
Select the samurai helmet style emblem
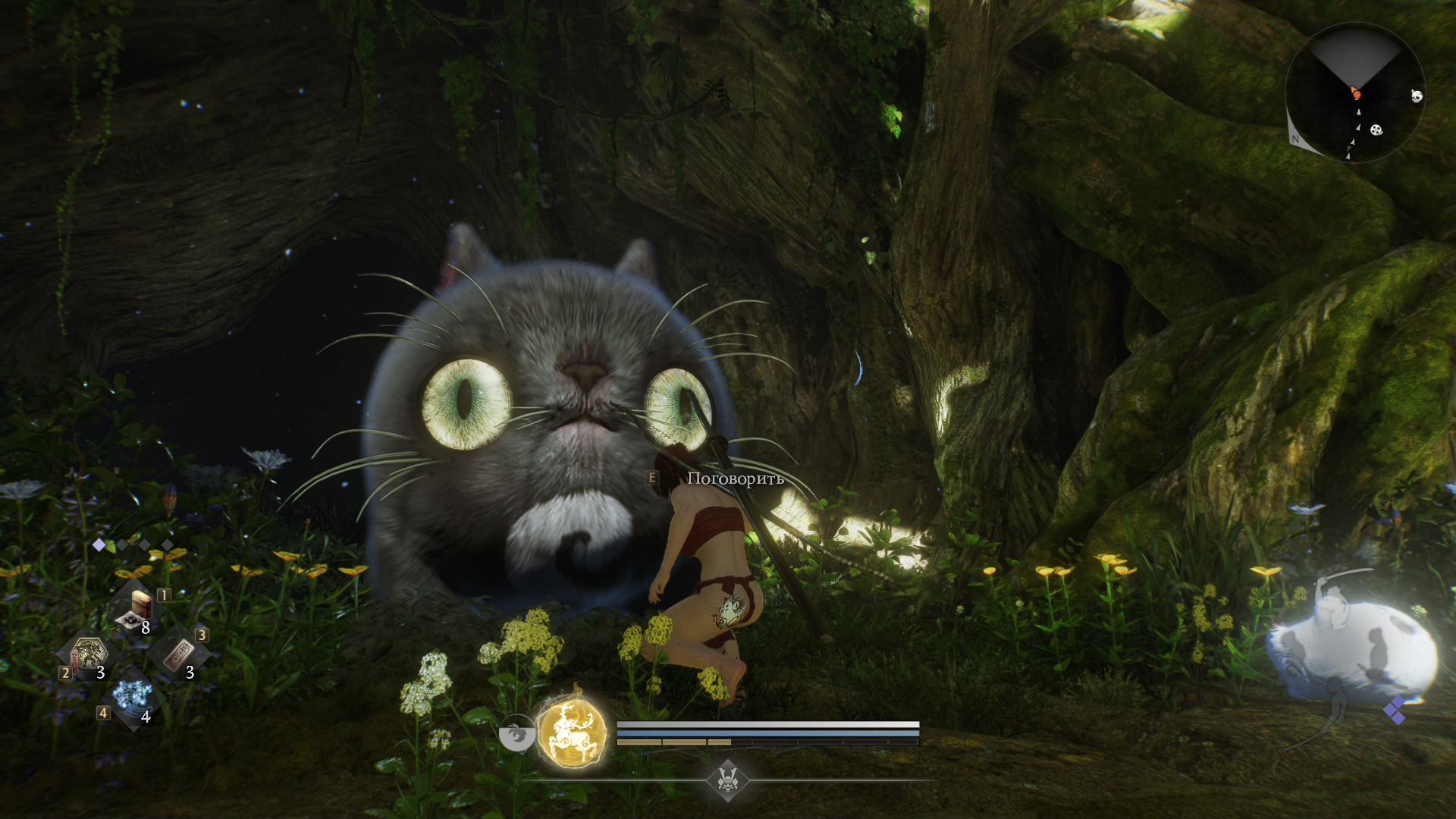727,780
